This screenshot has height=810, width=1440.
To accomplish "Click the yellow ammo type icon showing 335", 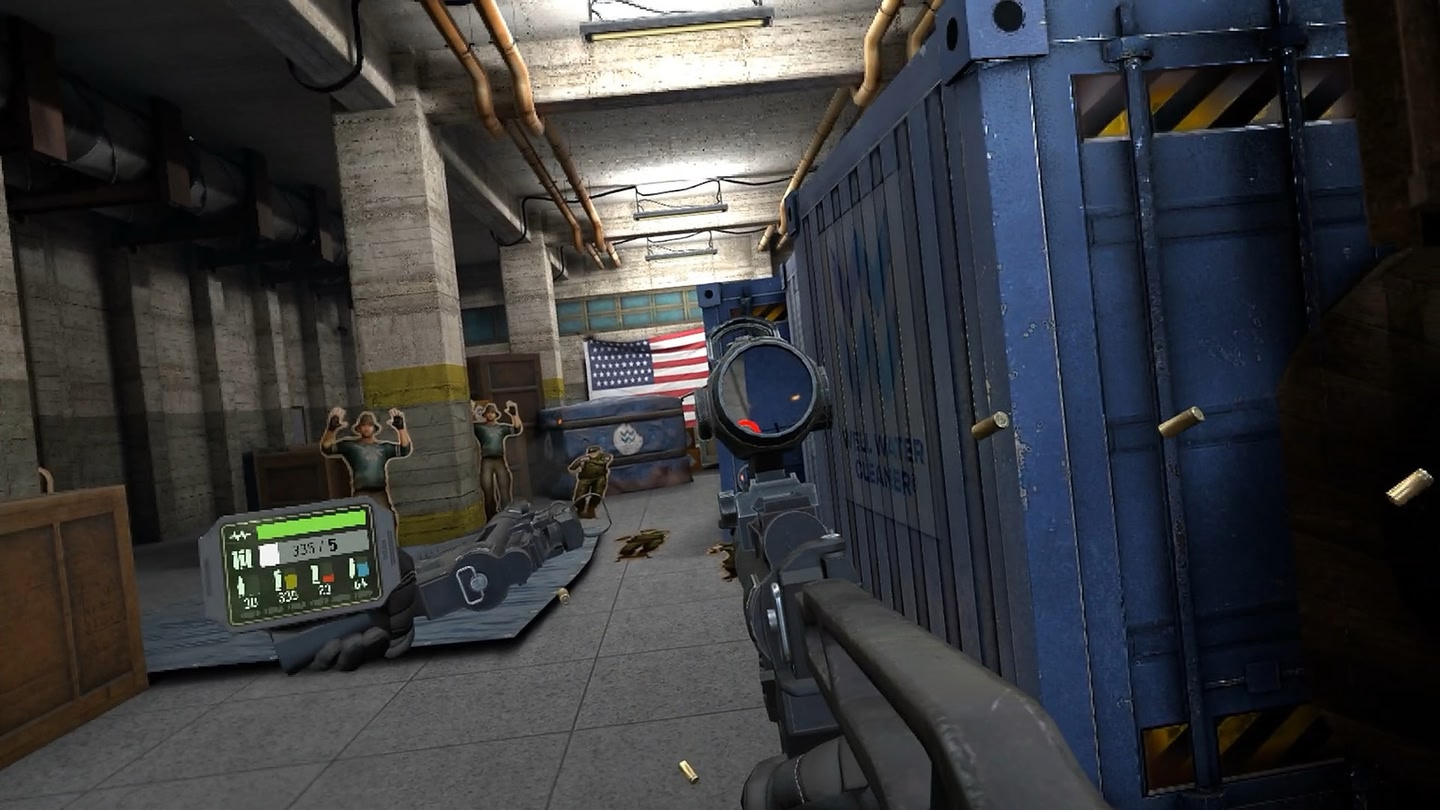I will 290,581.
